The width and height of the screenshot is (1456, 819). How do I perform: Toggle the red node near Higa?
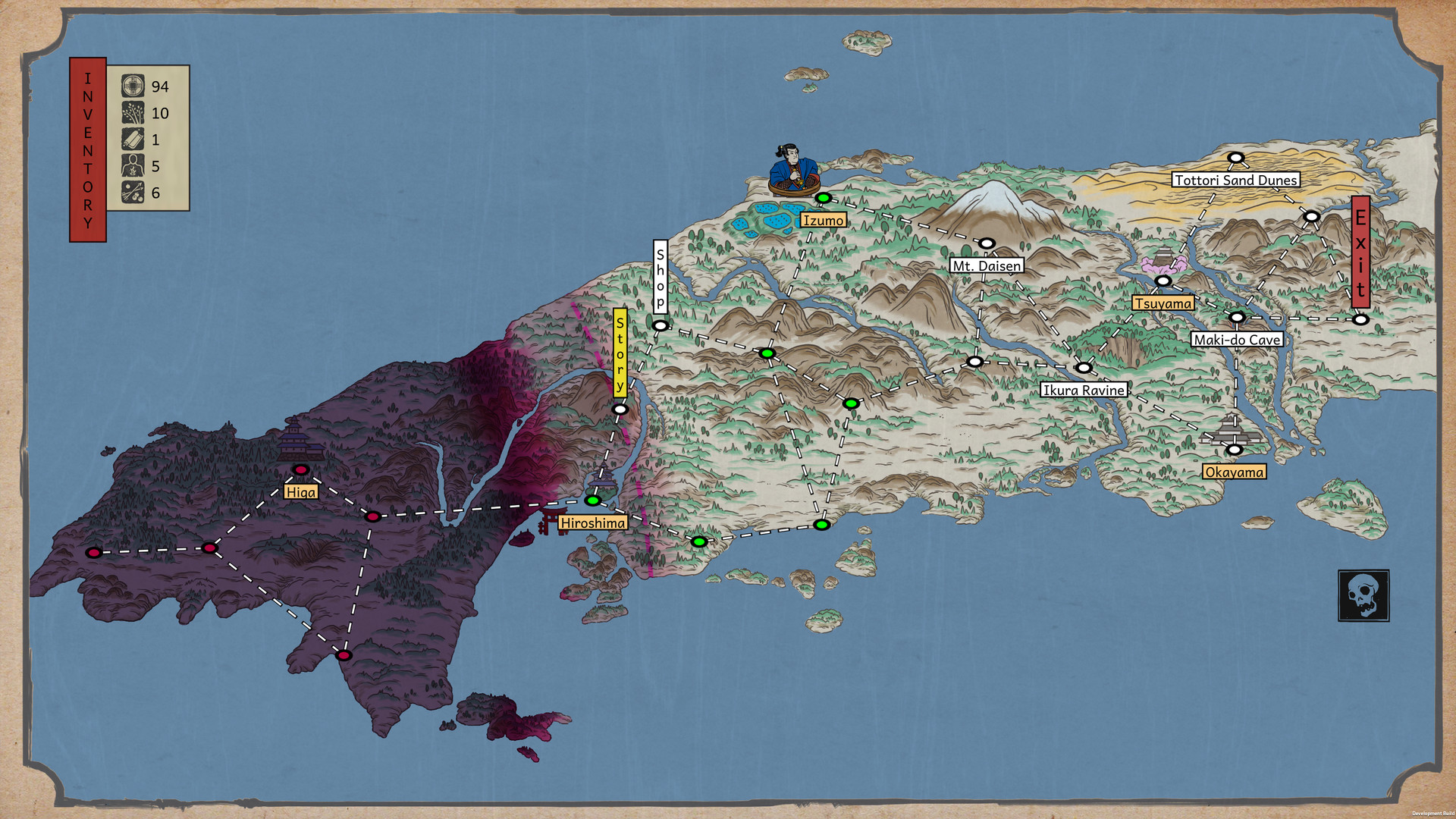(302, 470)
